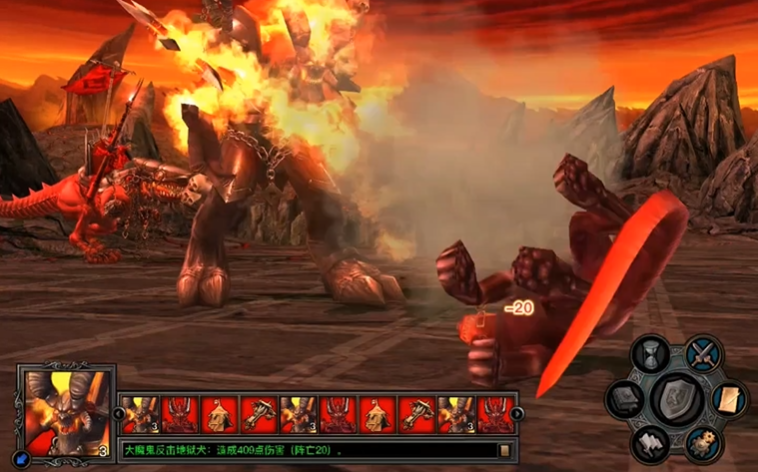The width and height of the screenshot is (758, 472).
Task: Expand the combat log with scroll icon
Action: 505,451
